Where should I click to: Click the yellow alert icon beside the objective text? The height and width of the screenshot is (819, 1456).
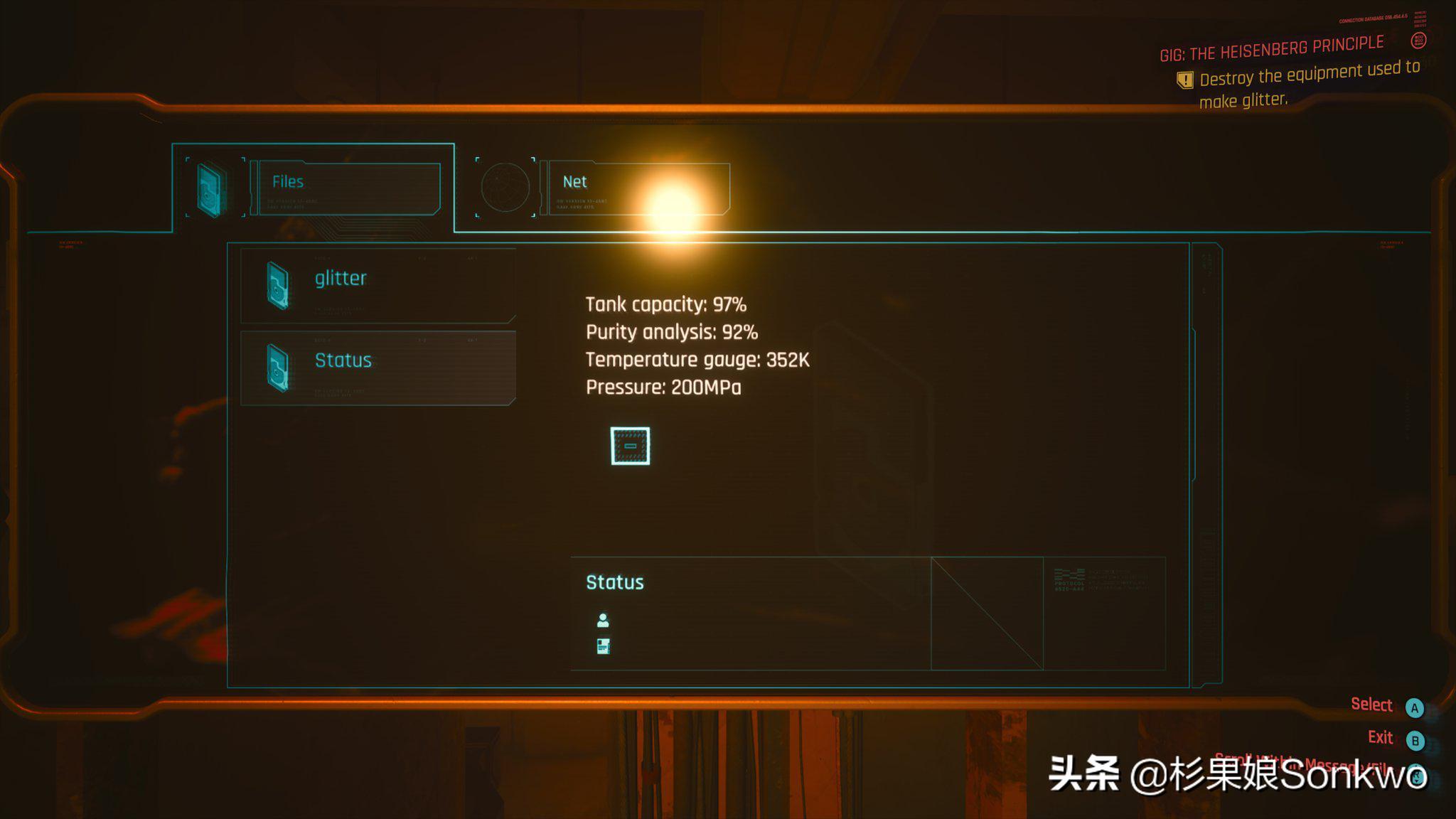[x=1184, y=80]
